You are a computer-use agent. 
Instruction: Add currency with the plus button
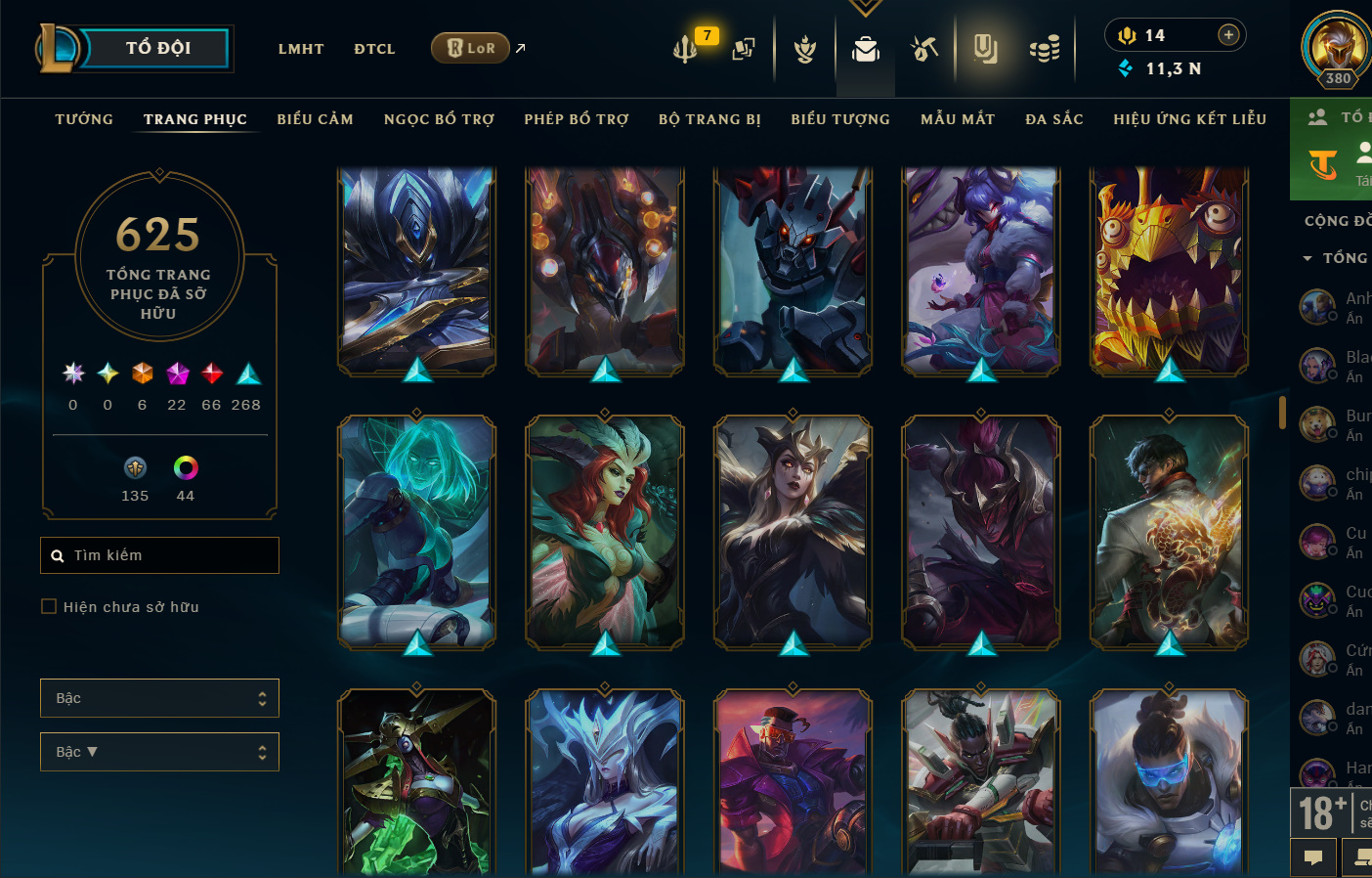tap(1228, 35)
